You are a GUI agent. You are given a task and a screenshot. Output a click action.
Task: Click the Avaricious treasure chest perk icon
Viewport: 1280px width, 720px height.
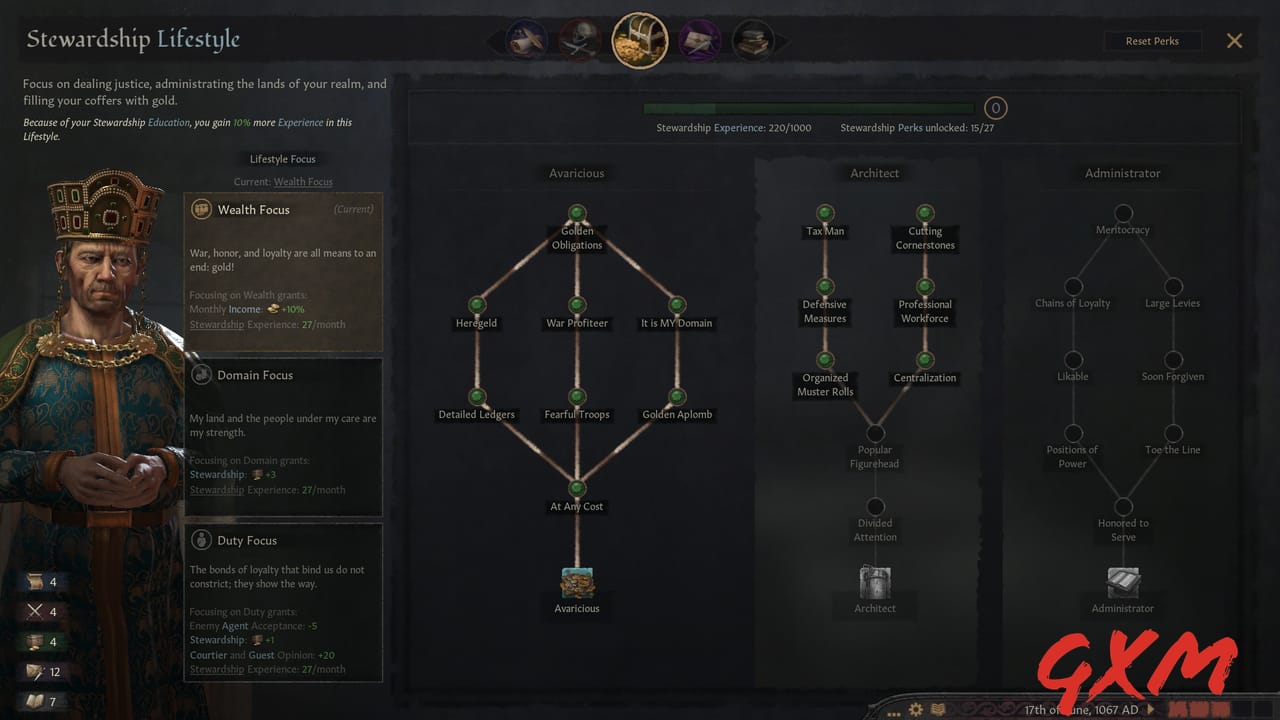pyautogui.click(x=577, y=582)
